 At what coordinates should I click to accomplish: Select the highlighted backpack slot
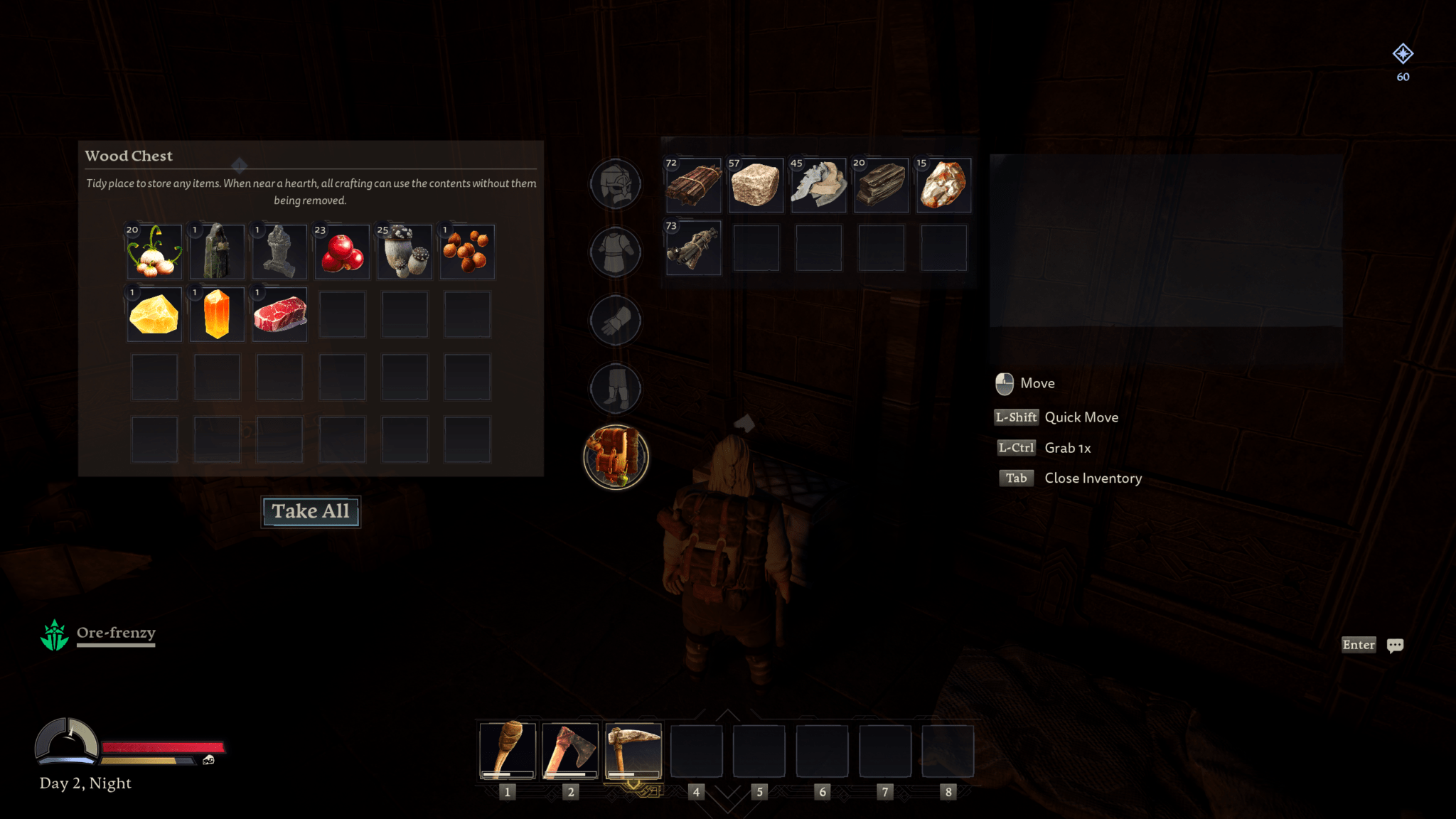tap(616, 457)
